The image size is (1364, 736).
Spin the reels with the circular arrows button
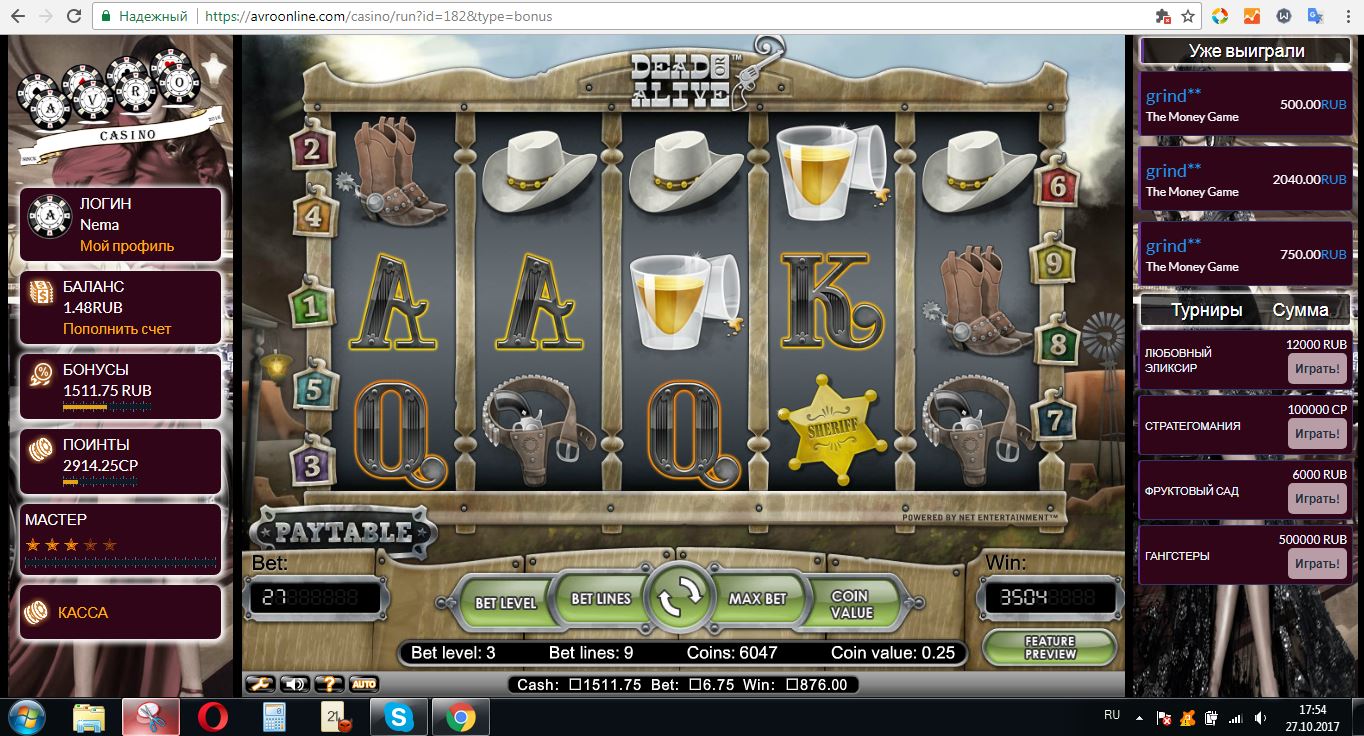[679, 599]
